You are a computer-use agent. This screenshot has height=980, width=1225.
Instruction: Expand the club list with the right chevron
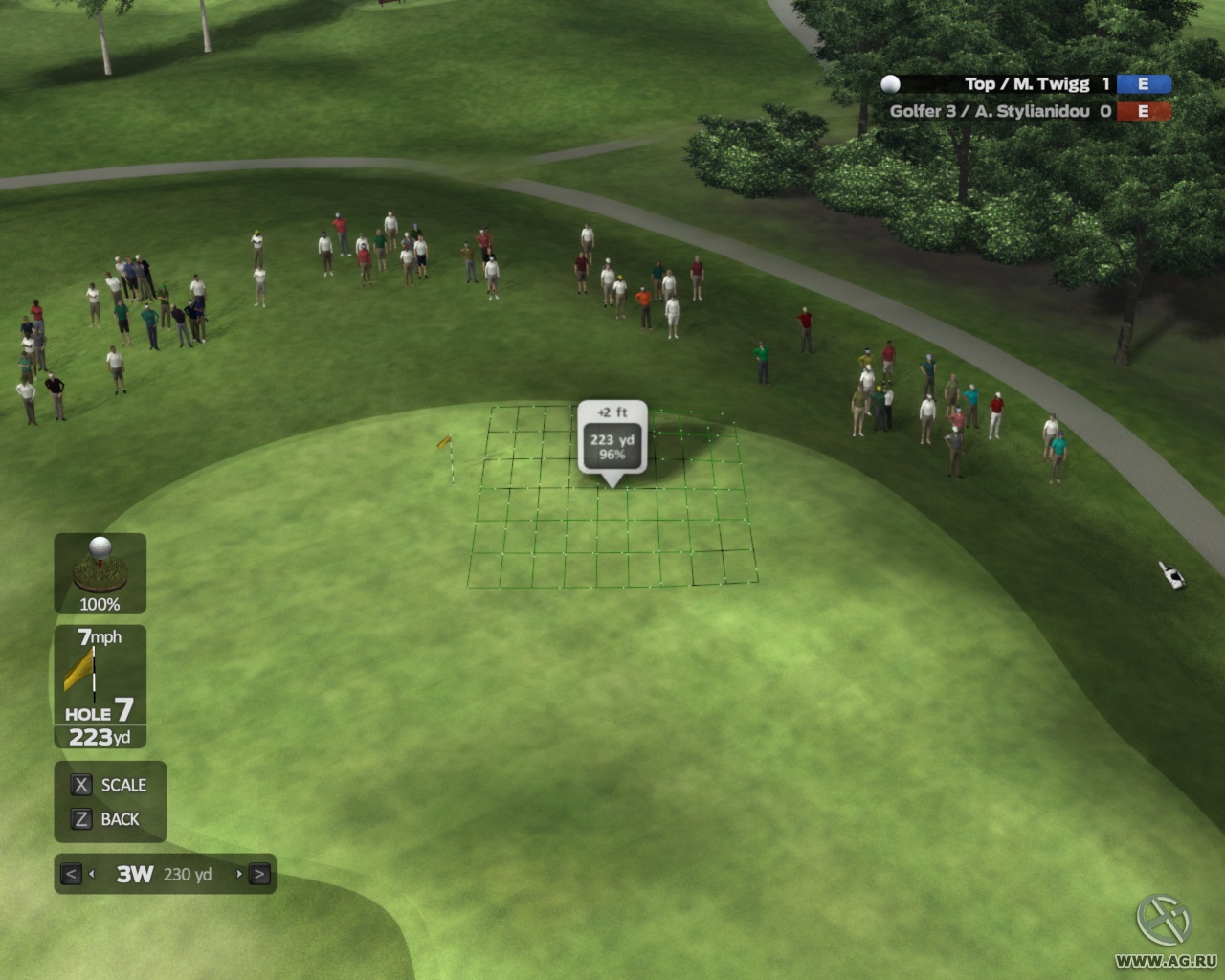tap(259, 874)
